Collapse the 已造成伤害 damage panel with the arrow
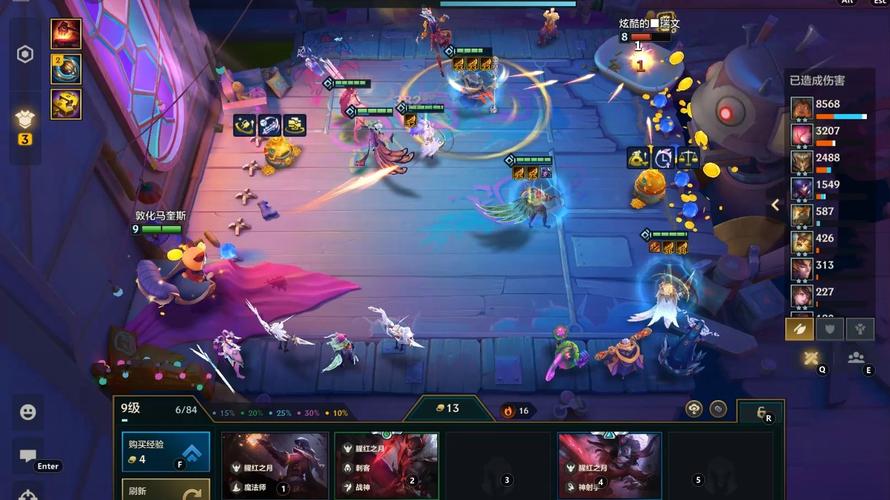Screen dimensions: 890x500 (775, 205)
